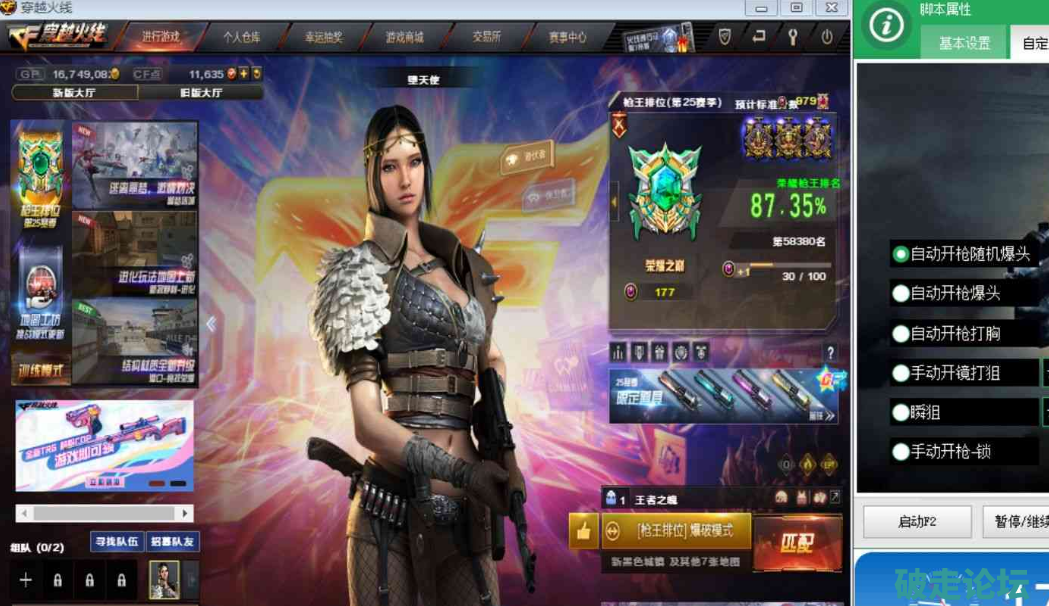1049x606 pixels.
Task: Open 训练模式 training mode
Action: (40, 371)
